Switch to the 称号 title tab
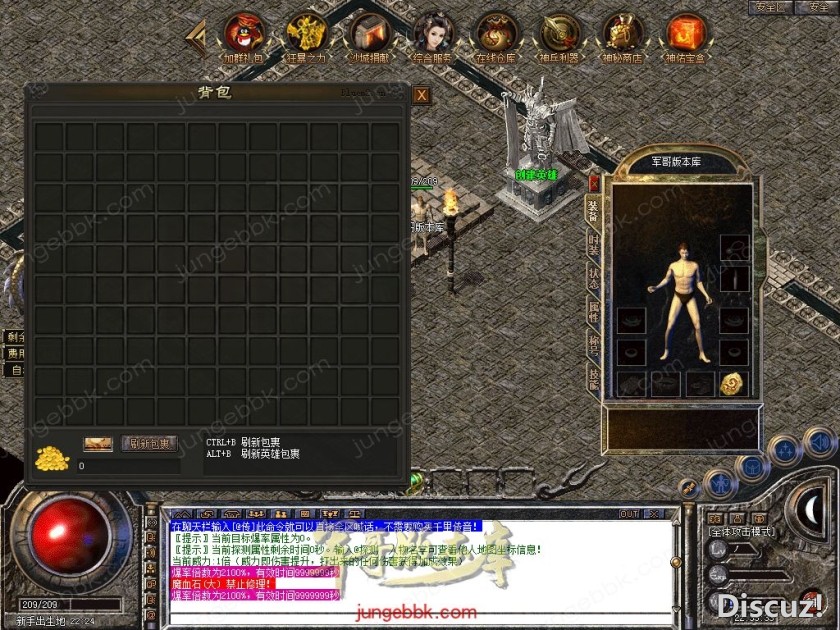 593,345
